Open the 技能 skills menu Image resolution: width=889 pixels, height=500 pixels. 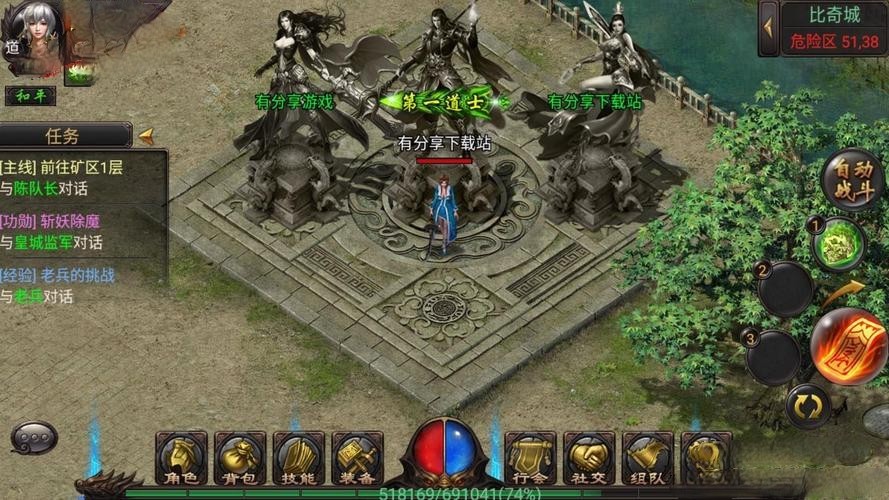(x=299, y=458)
